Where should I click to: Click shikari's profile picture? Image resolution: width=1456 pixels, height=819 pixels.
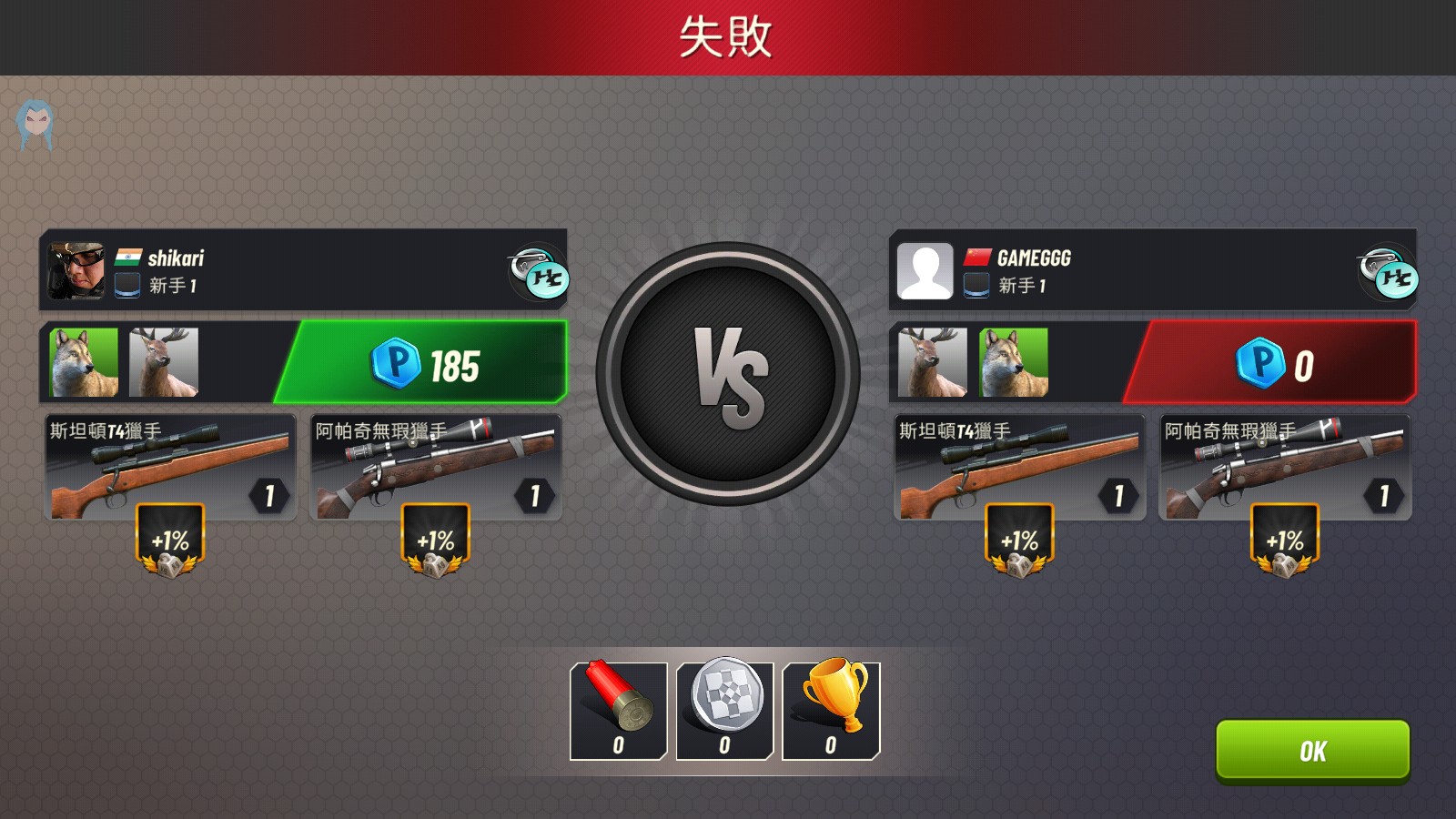coord(77,270)
